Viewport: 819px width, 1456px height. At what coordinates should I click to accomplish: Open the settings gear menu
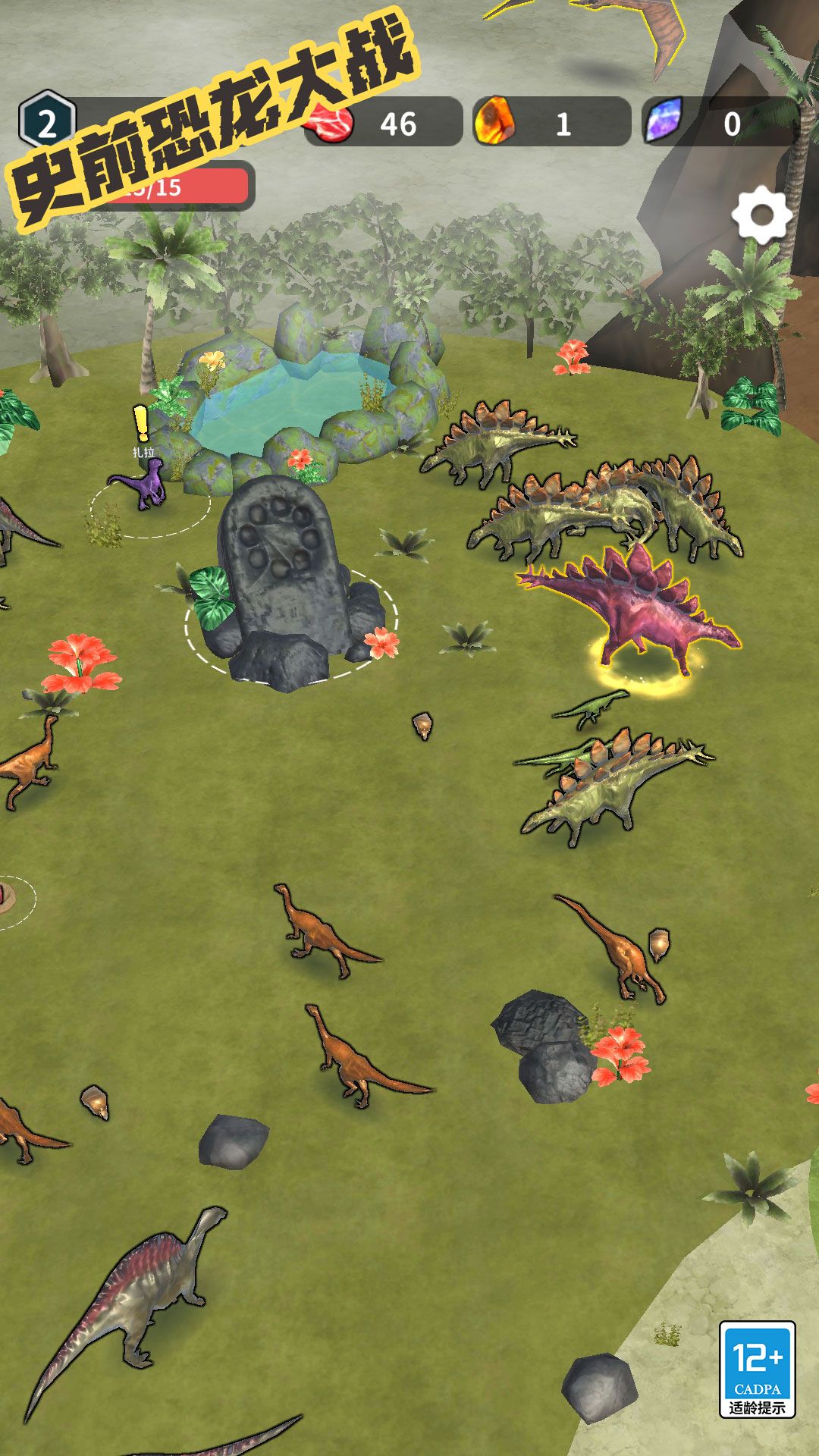click(x=761, y=215)
